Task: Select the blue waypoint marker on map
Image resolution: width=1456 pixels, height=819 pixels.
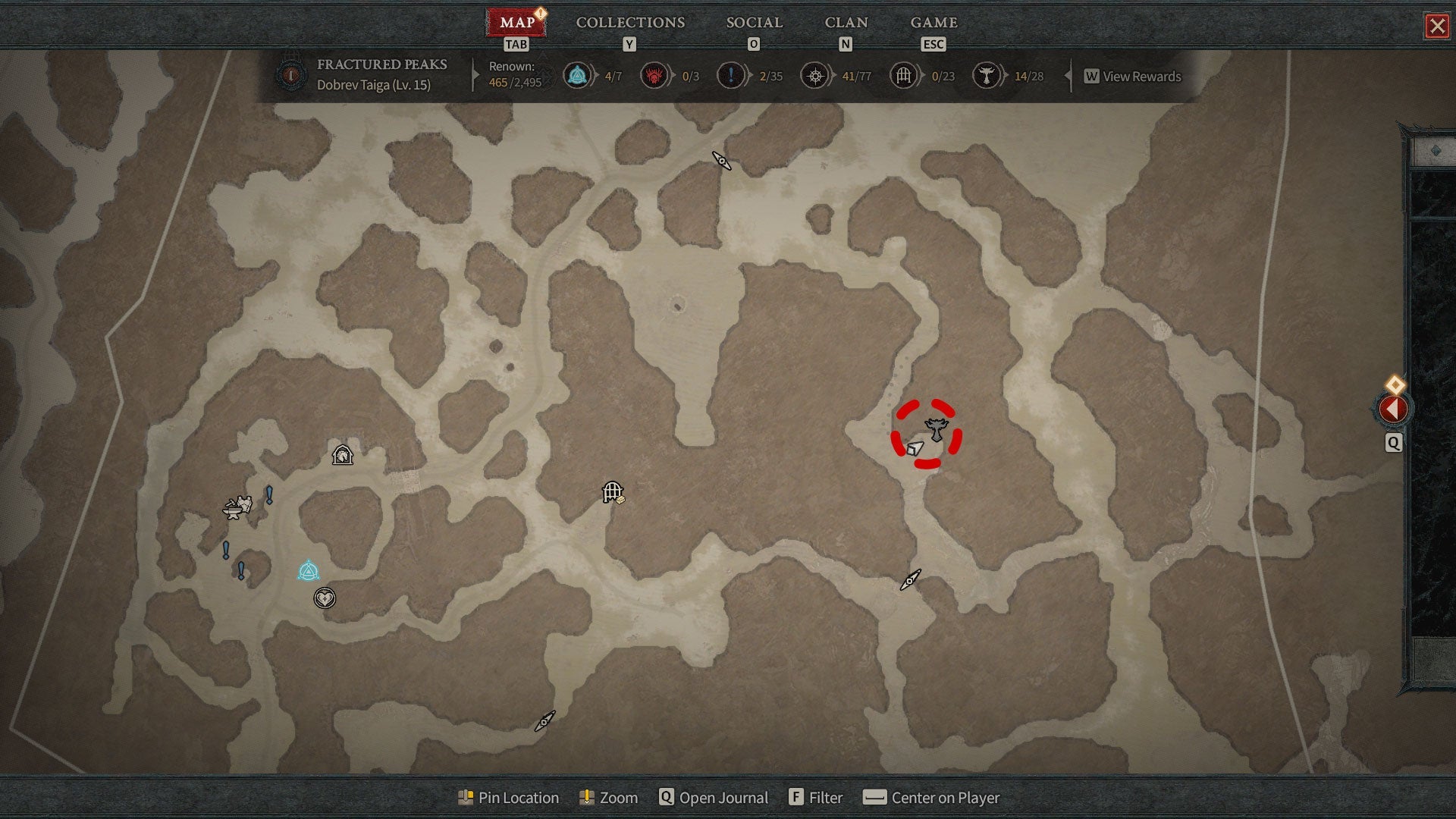Action: click(x=308, y=570)
